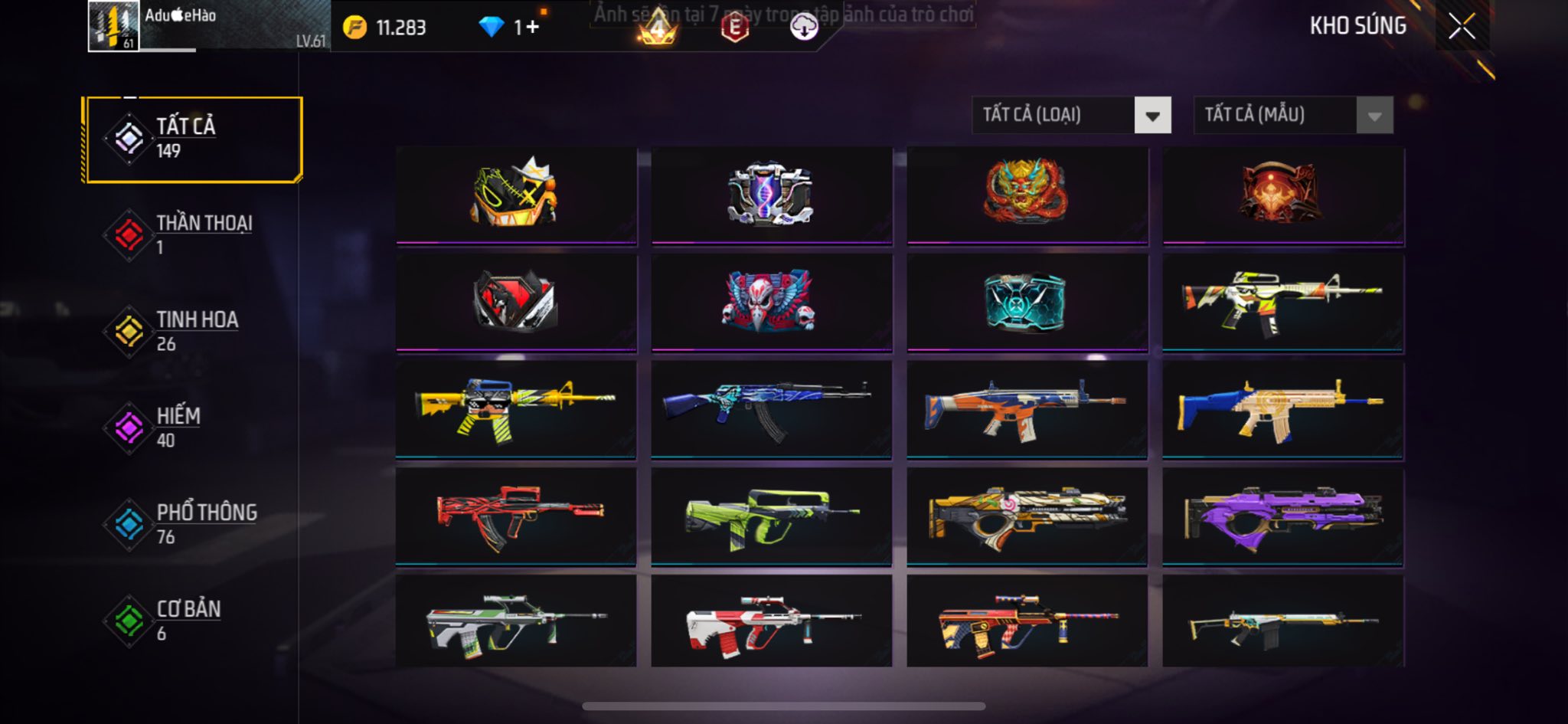Image resolution: width=1568 pixels, height=724 pixels.
Task: Close the Kho Súng screen
Action: tap(1462, 27)
